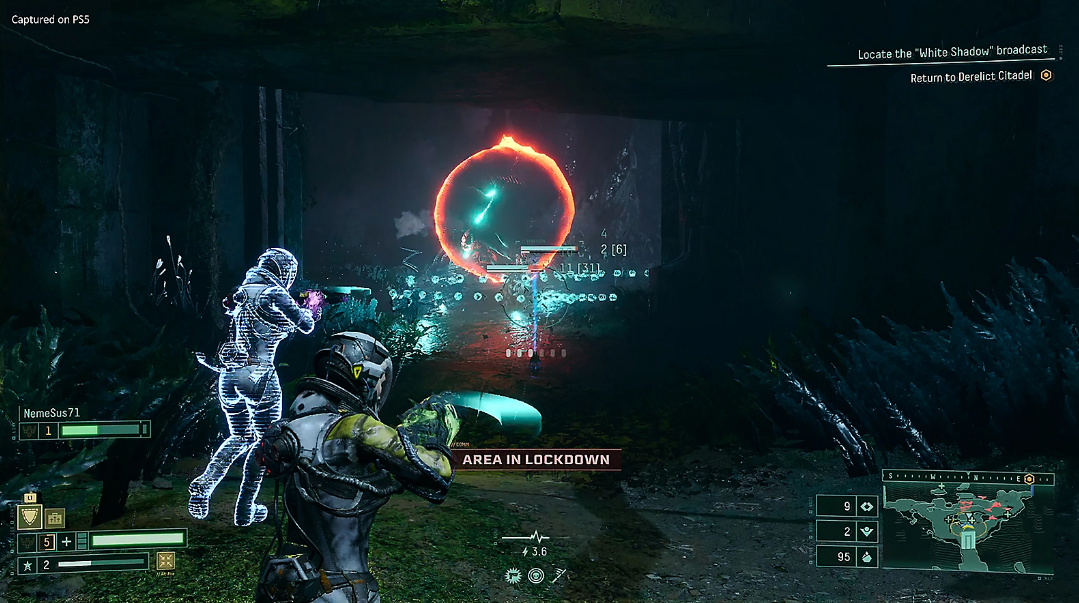Click the compass strip above the minimap
Viewport: 1079px width, 603px height.
tap(960, 478)
